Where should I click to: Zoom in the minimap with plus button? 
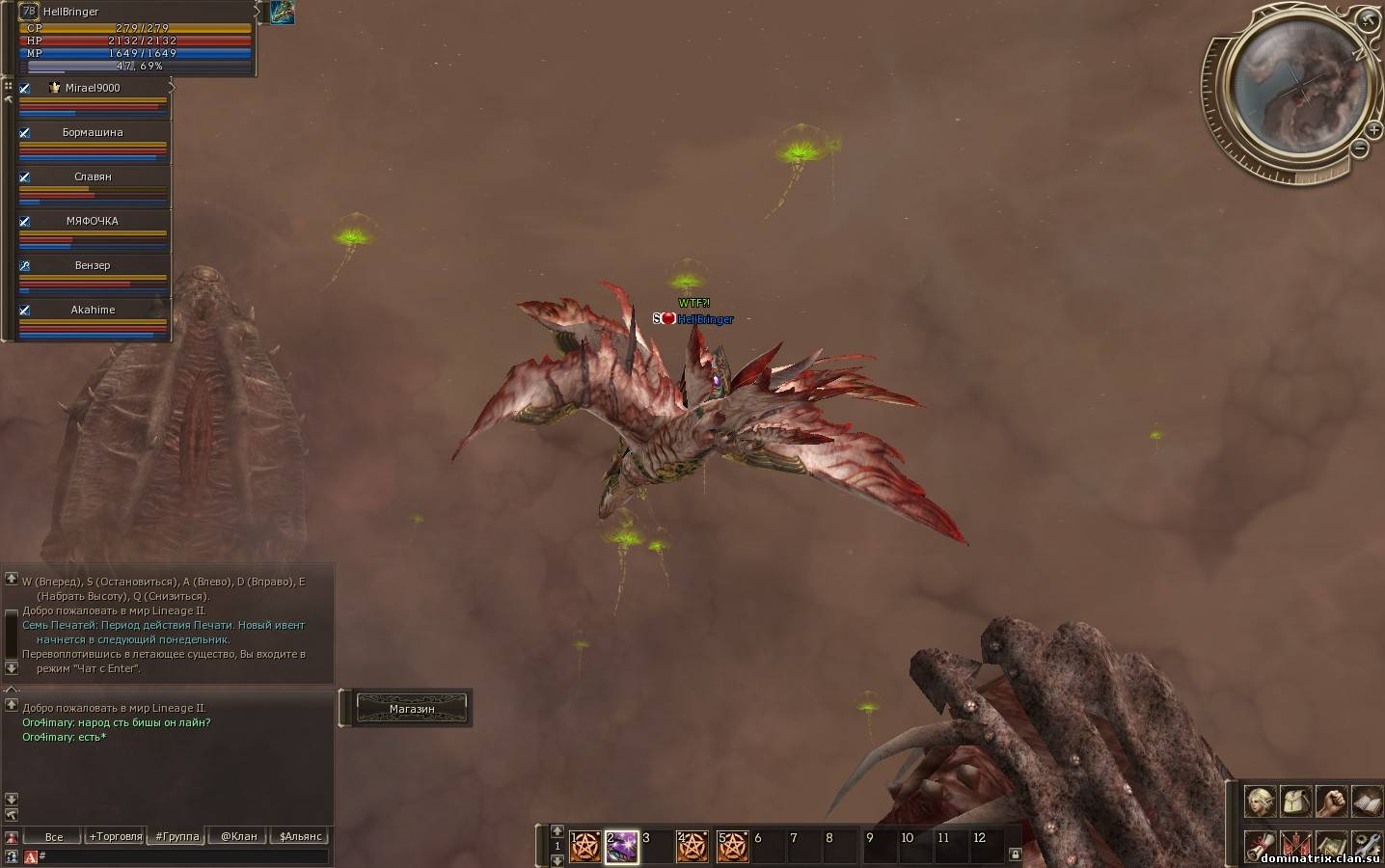[x=1373, y=129]
